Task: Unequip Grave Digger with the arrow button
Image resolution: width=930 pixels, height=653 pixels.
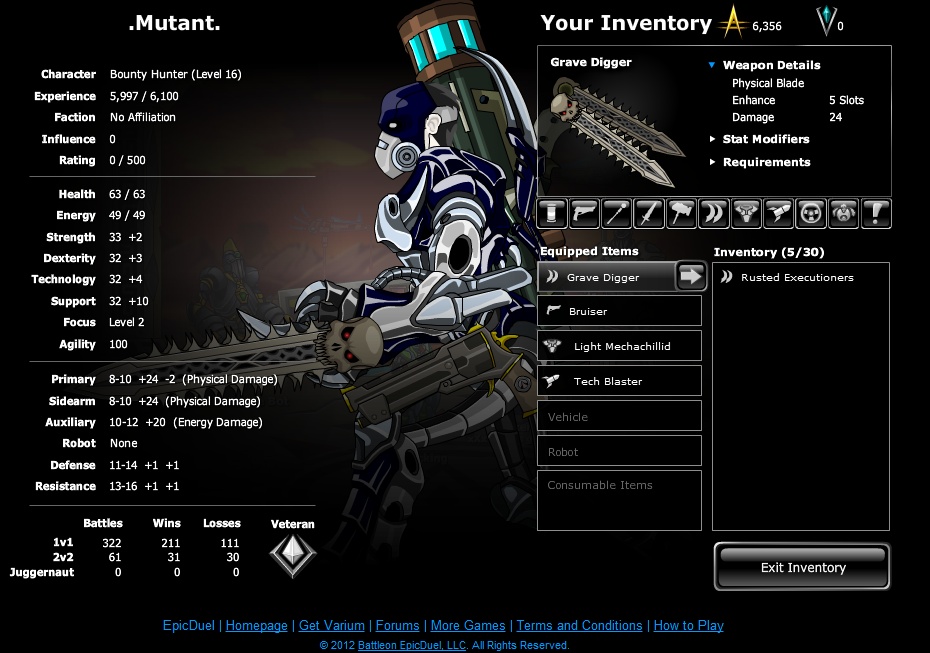Action: 691,276
